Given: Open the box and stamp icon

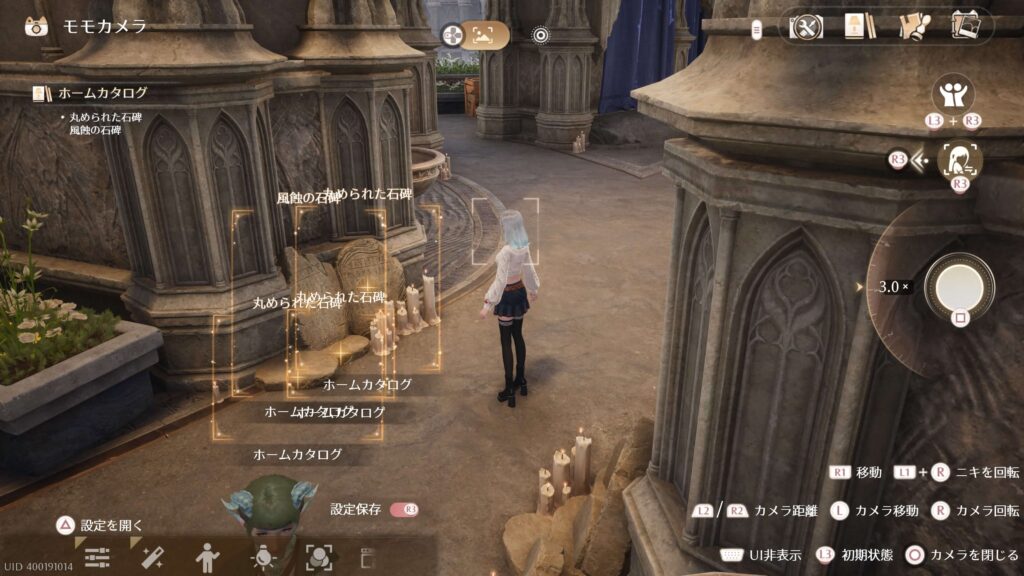Looking at the screenshot, I should point(911,26).
